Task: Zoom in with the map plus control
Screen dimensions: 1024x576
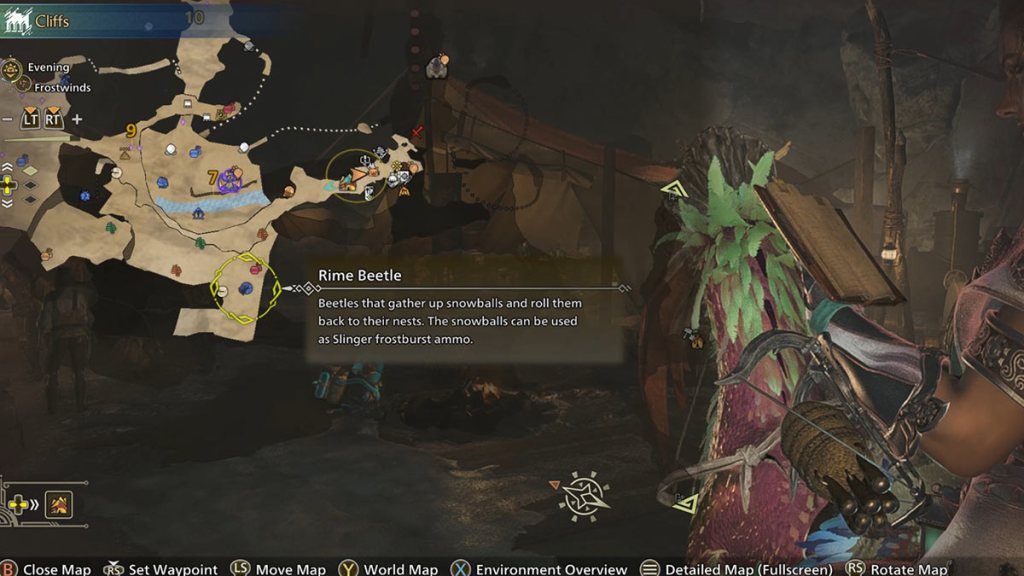Action: [x=77, y=119]
